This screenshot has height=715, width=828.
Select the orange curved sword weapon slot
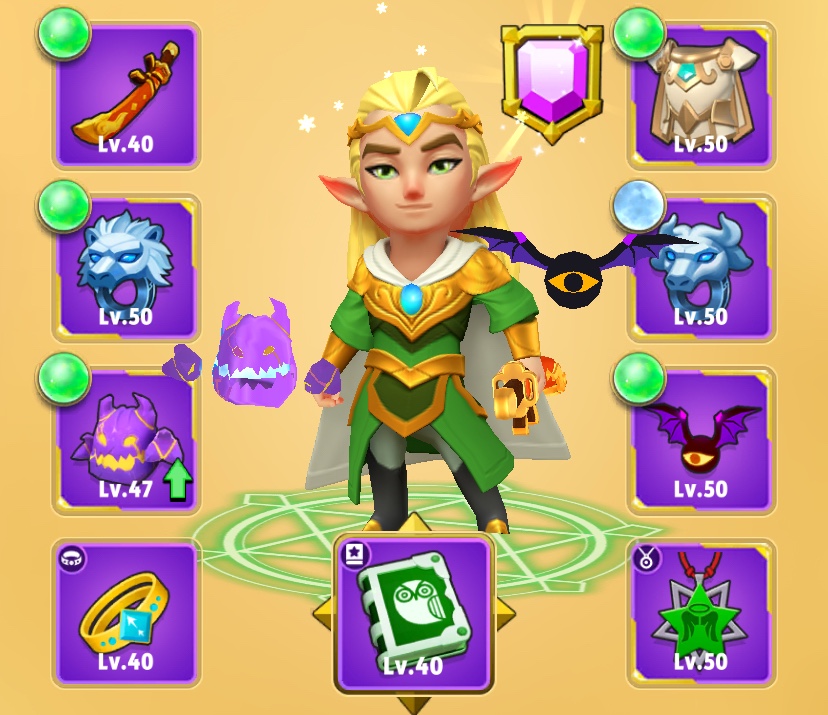(x=126, y=97)
